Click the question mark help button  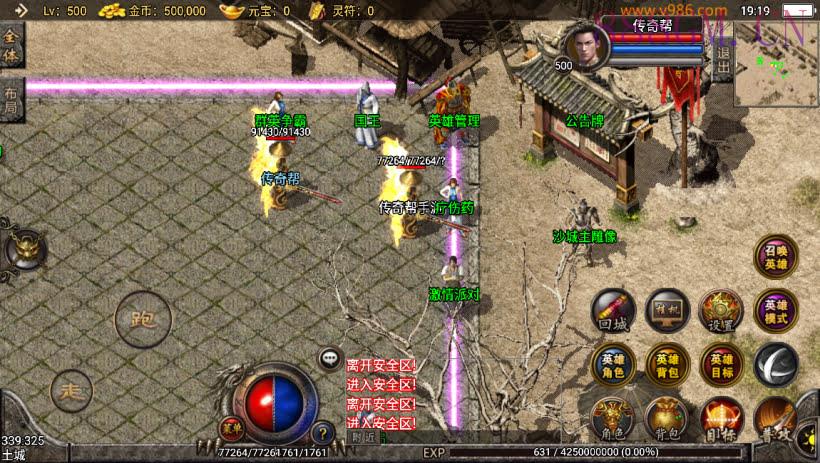click(322, 433)
